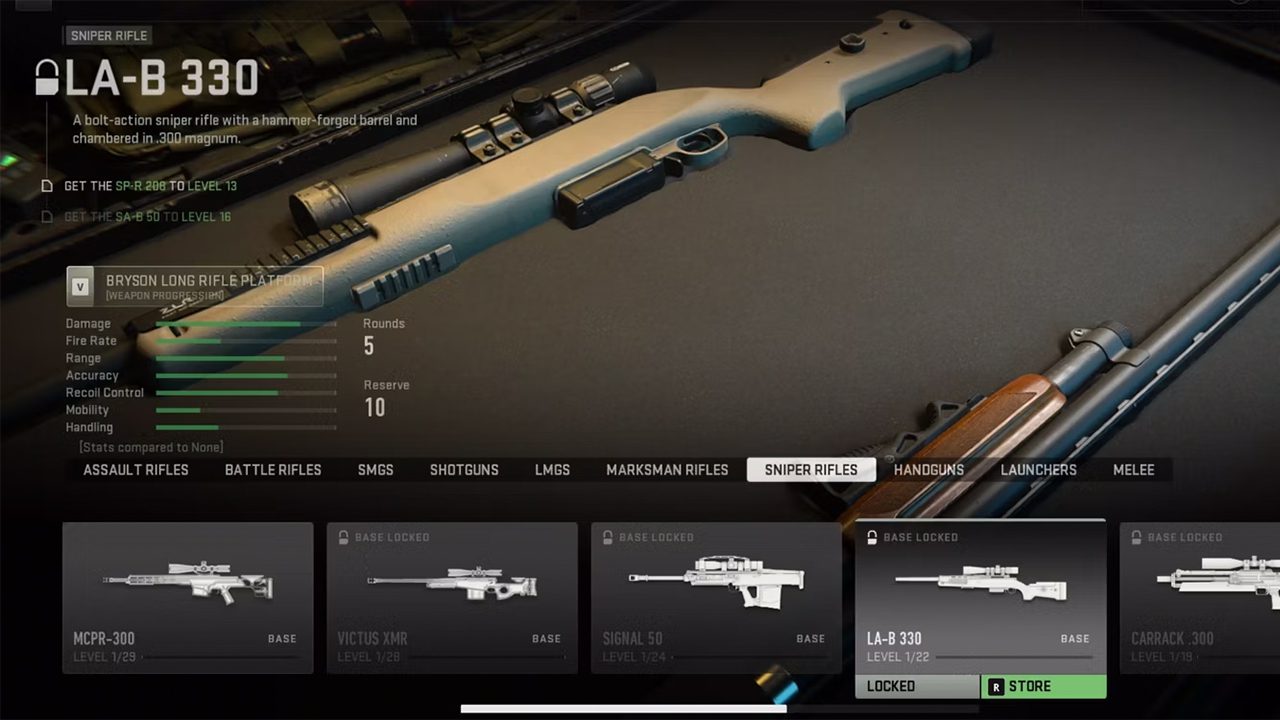The image size is (1280, 720).
Task: Choose the Melee weapons tab
Action: [x=1134, y=470]
